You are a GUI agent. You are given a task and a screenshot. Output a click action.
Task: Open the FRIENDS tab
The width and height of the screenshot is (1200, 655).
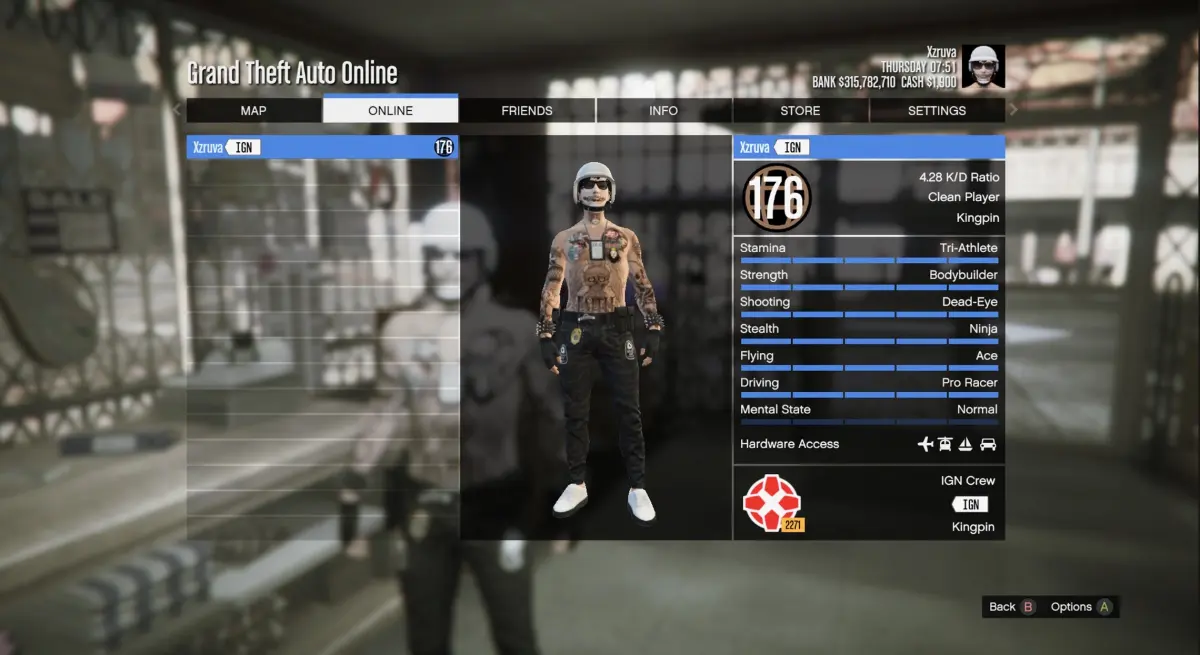coord(527,111)
